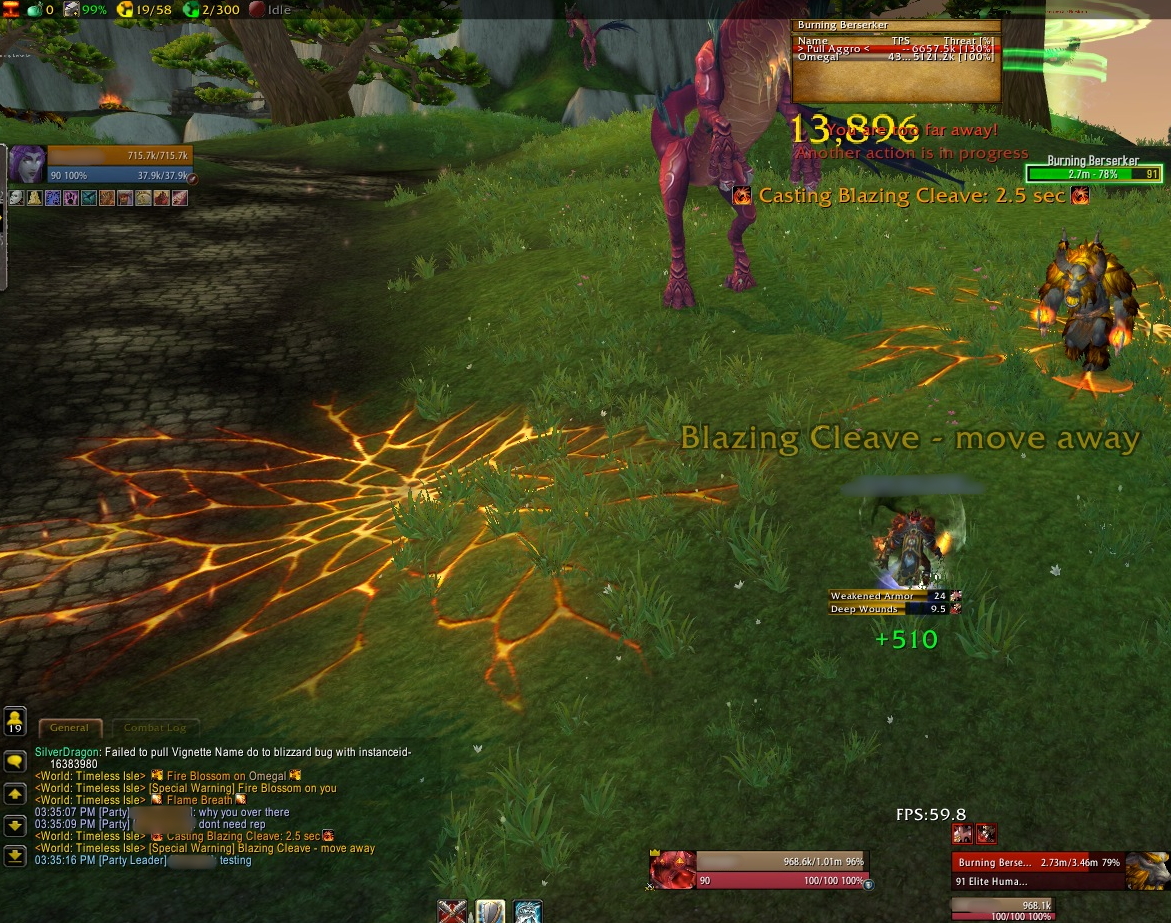
Task: Click the player's red portrait unit frame
Action: point(672,870)
